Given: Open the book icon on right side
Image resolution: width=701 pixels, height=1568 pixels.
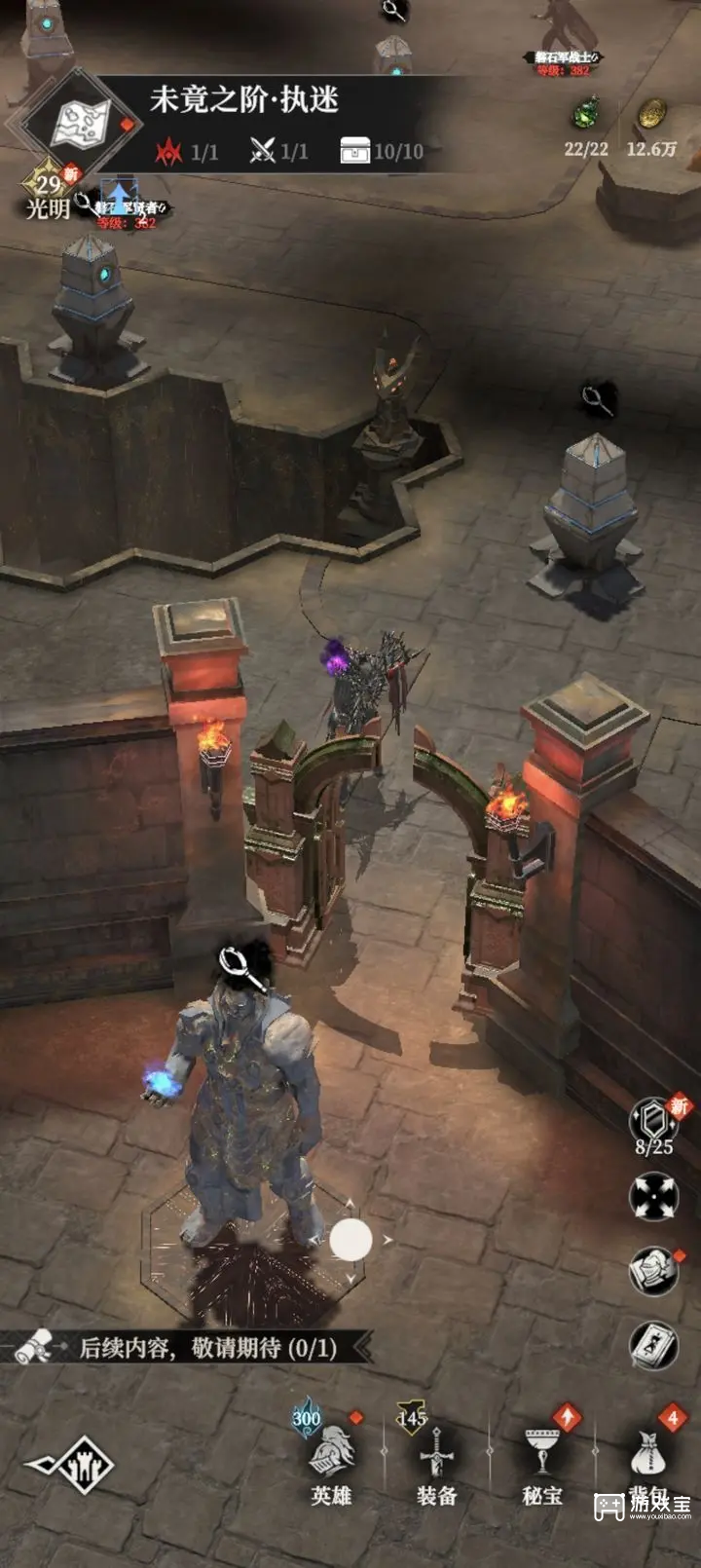Looking at the screenshot, I should pos(653,1345).
